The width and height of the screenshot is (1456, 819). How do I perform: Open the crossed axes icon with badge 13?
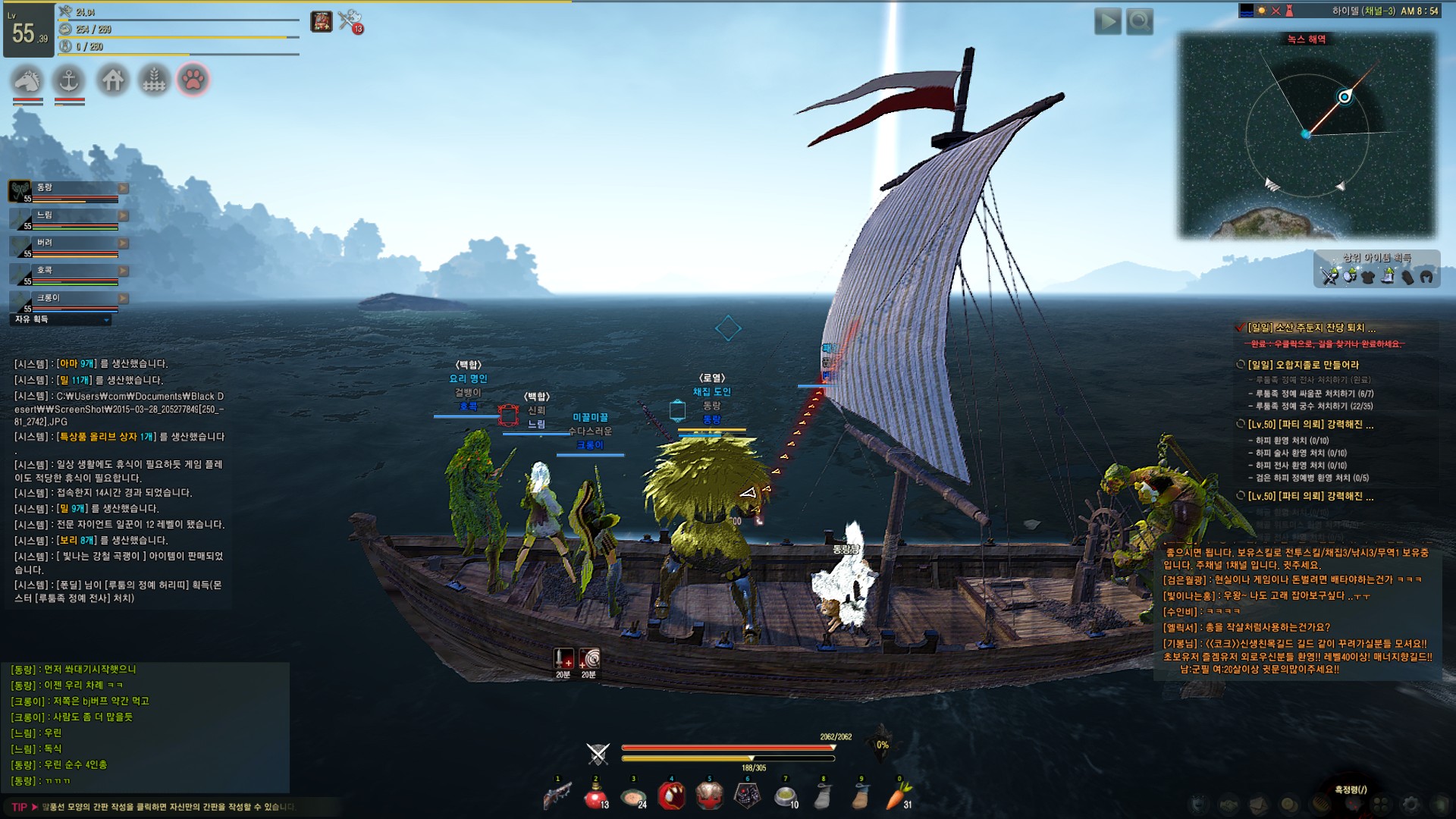click(350, 21)
